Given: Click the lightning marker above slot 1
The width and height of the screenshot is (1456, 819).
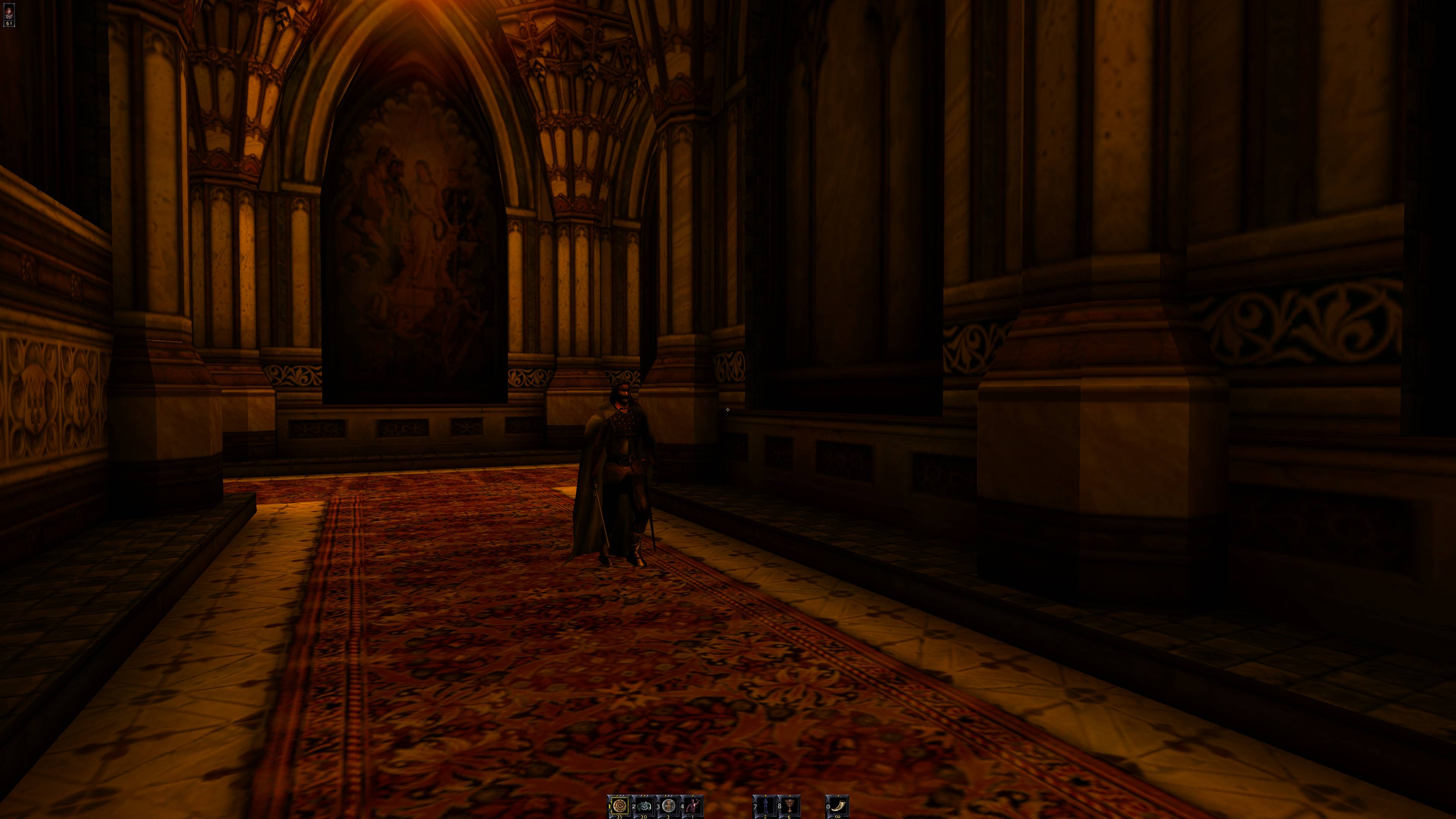Looking at the screenshot, I should pyautogui.click(x=620, y=795).
